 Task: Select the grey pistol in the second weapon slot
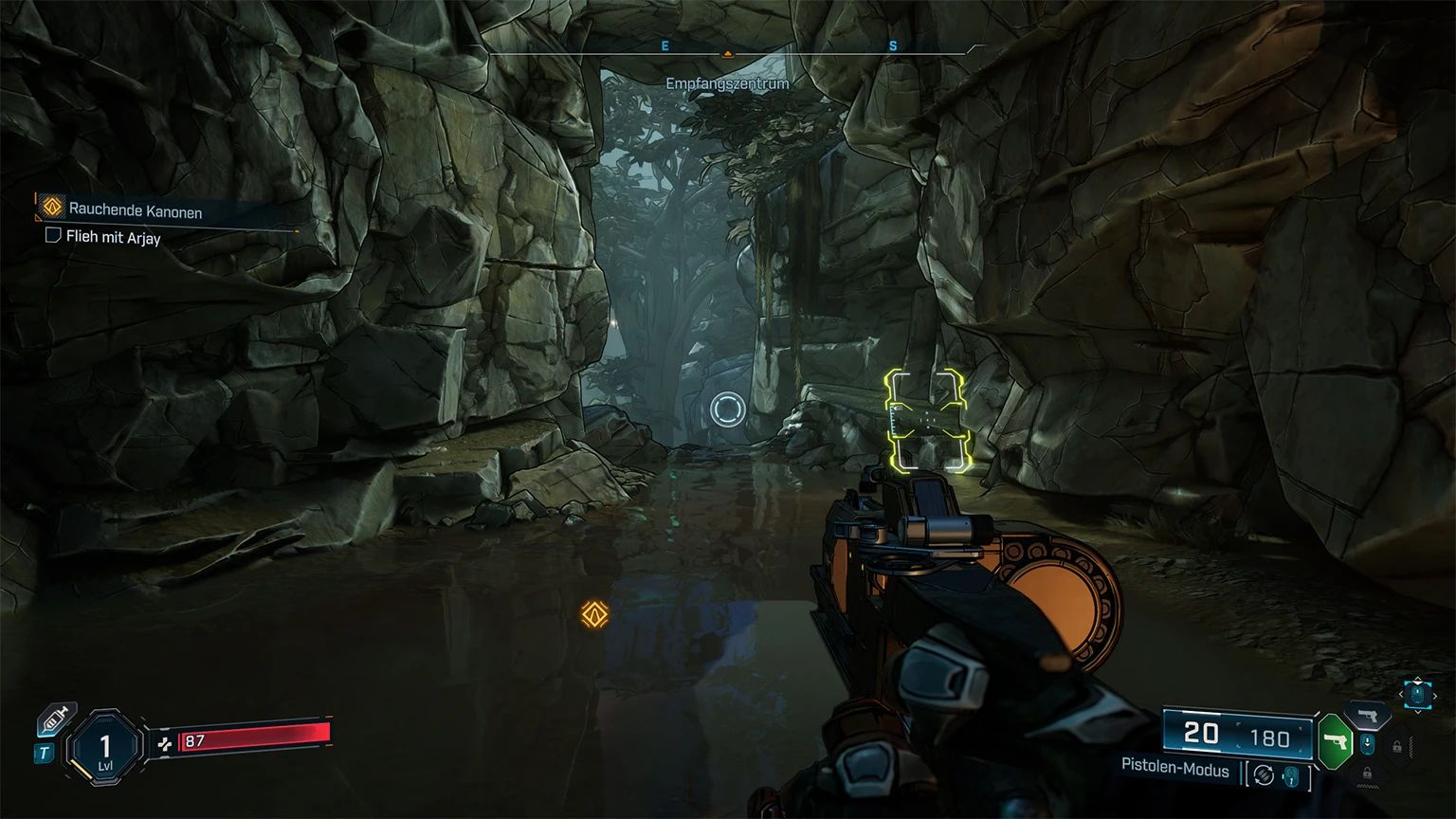[1368, 716]
